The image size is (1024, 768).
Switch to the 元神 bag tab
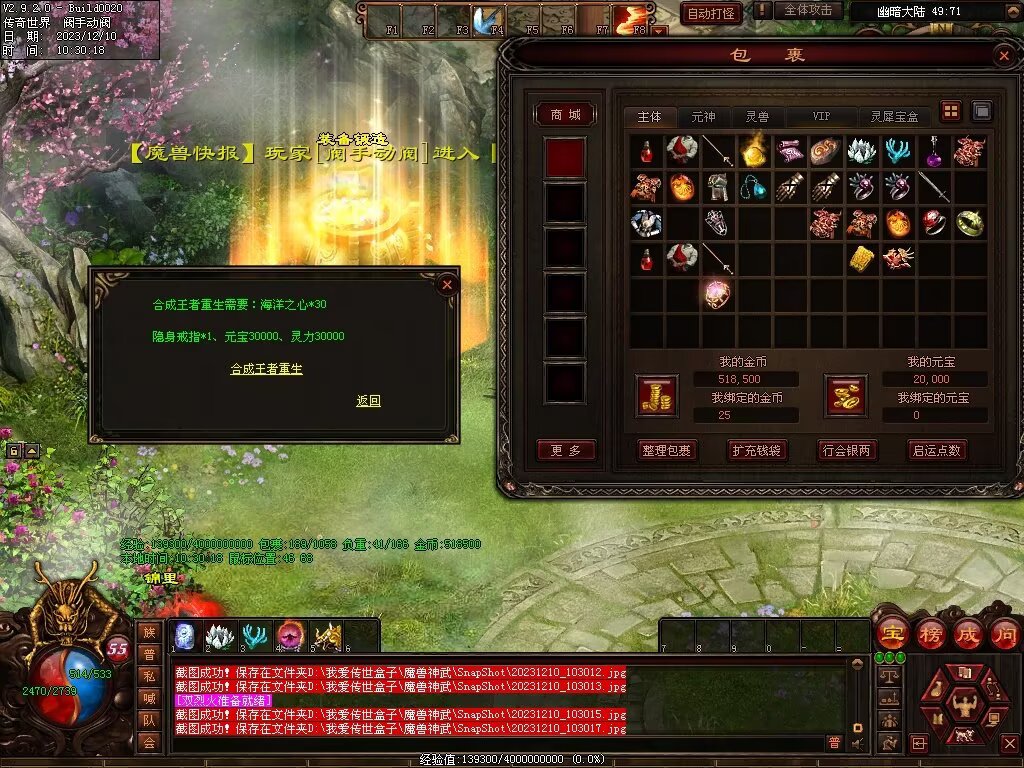click(703, 117)
